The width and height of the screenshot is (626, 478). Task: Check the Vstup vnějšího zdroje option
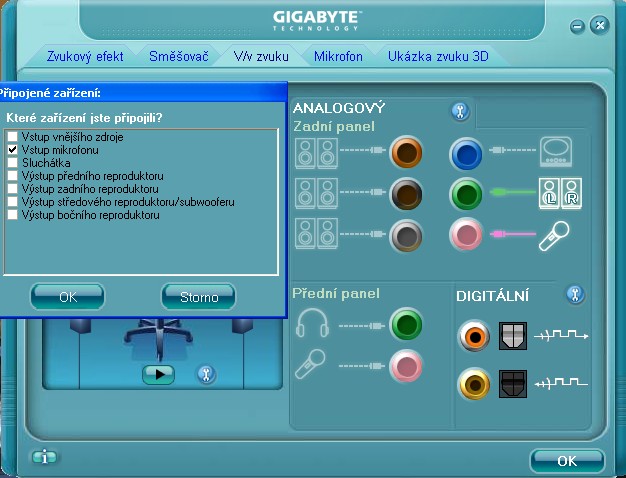13,136
